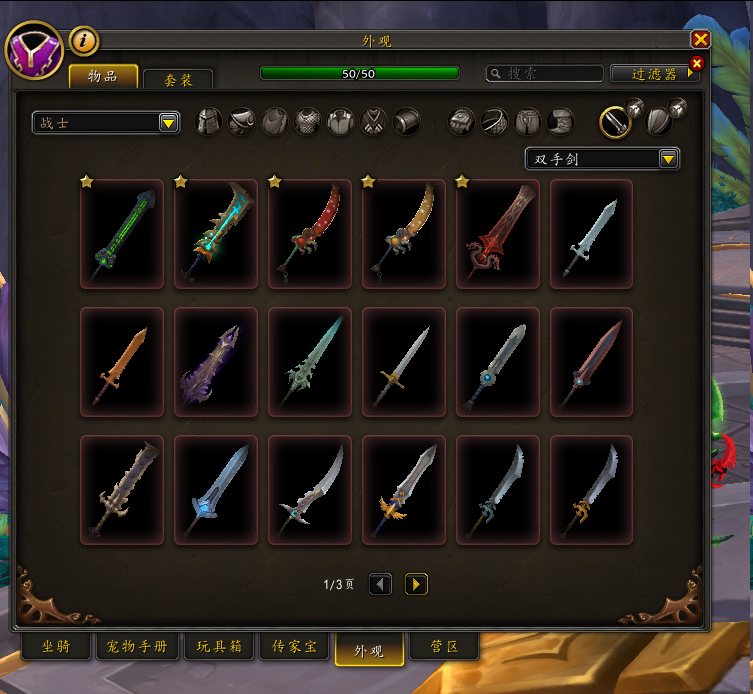Show the 传家宝 heirlooms tab

294,647
